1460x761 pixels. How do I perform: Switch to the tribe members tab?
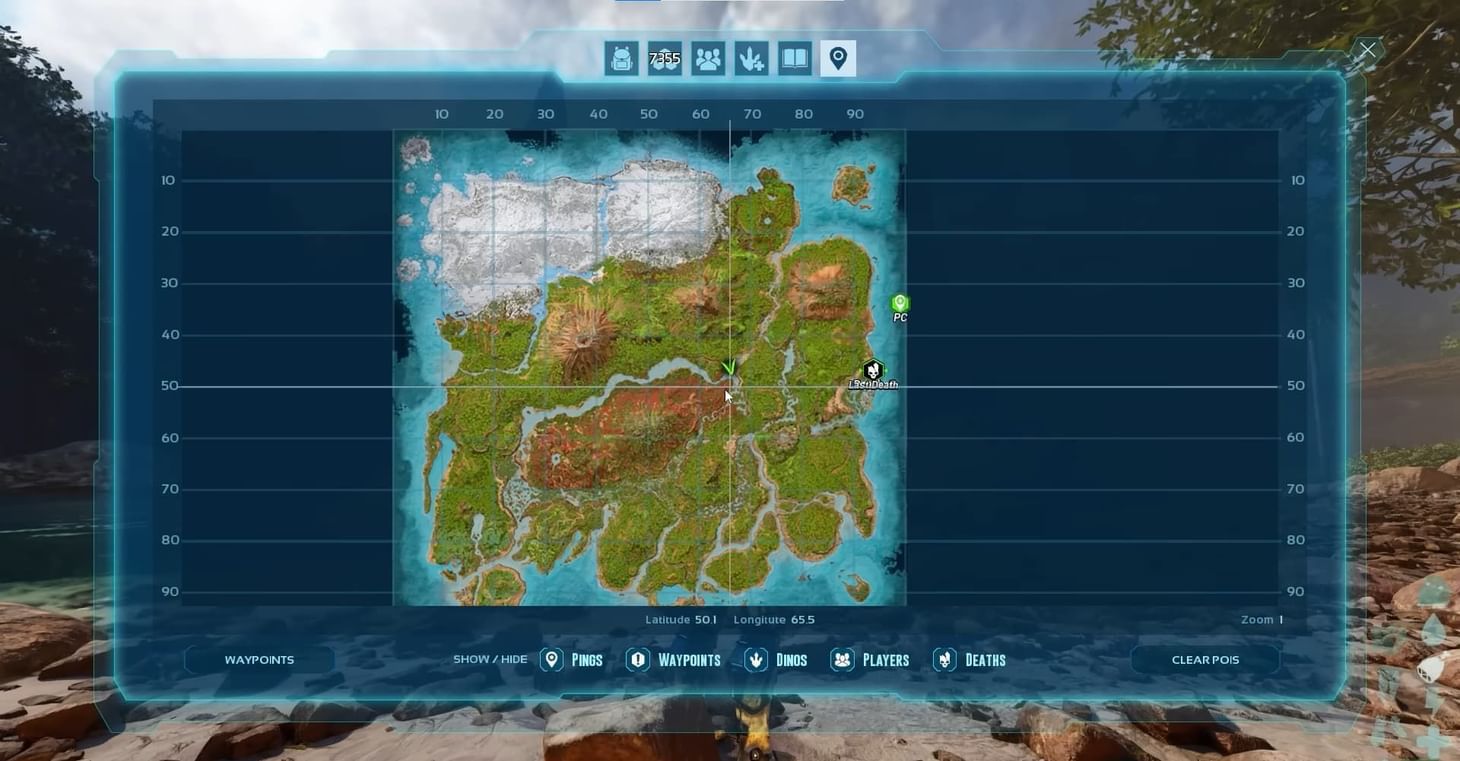[709, 58]
